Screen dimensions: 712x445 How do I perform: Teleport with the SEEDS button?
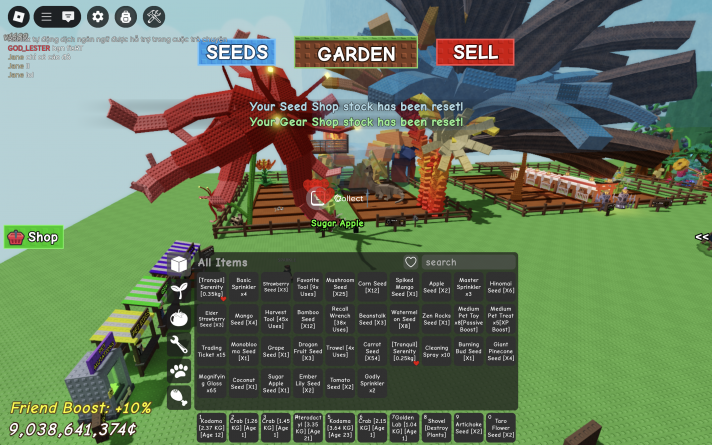click(236, 52)
